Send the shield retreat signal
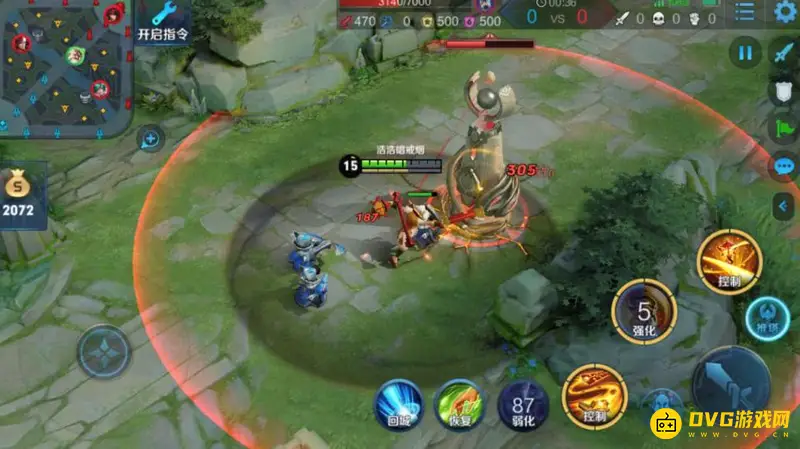Image resolution: width=800 pixels, height=449 pixels. click(785, 91)
